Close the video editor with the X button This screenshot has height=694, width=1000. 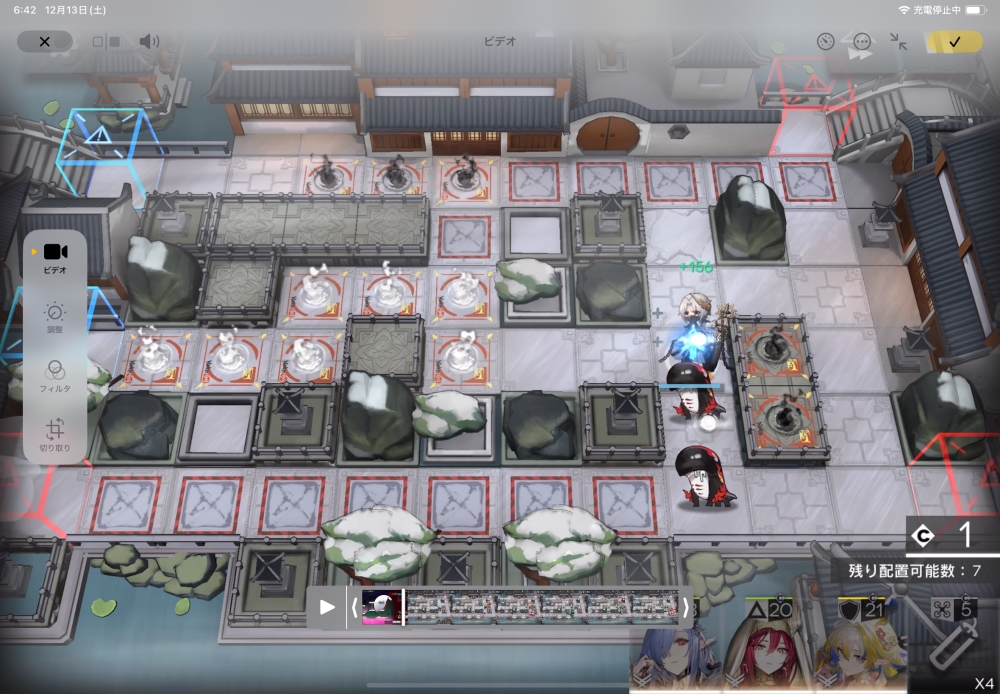pyautogui.click(x=44, y=41)
